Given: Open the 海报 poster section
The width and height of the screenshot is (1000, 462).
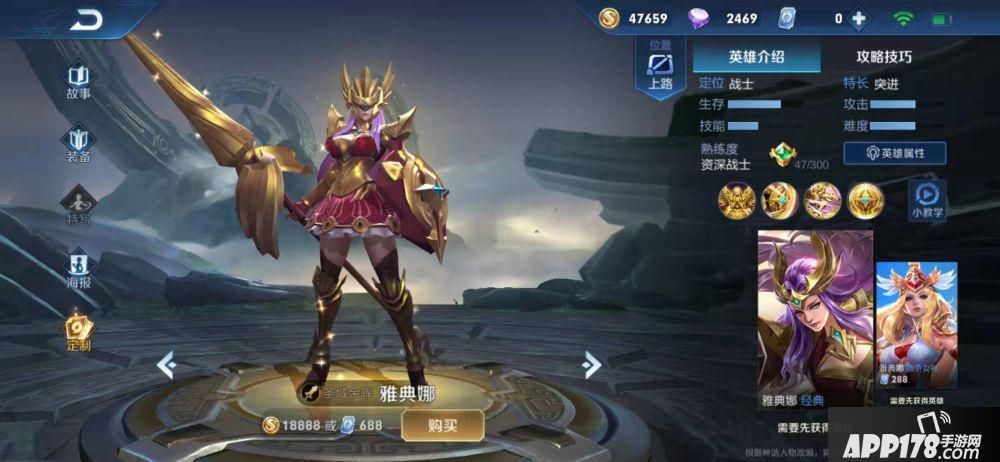Looking at the screenshot, I should (x=79, y=270).
